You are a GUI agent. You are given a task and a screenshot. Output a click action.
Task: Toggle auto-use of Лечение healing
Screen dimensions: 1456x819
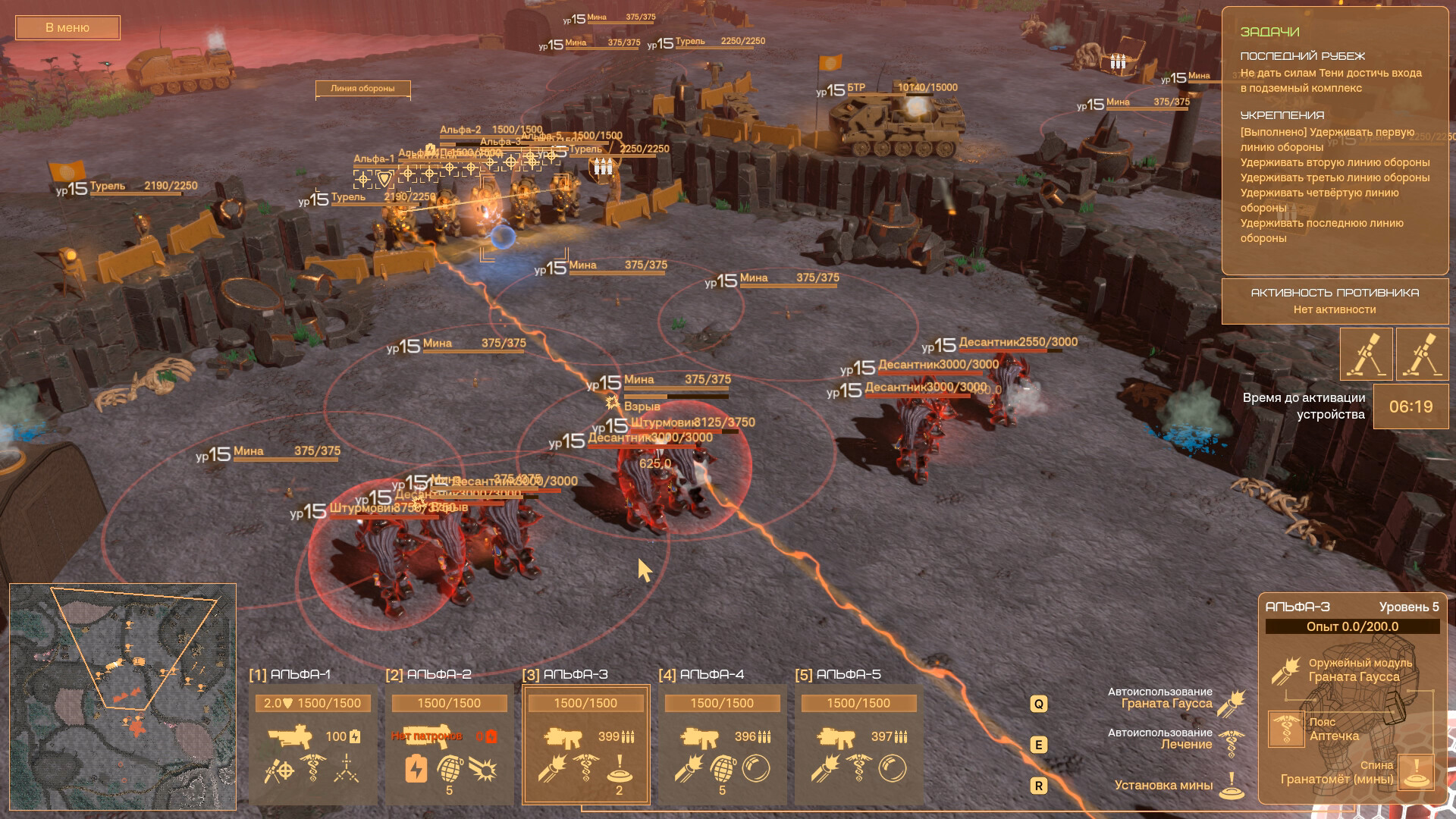pyautogui.click(x=1232, y=744)
